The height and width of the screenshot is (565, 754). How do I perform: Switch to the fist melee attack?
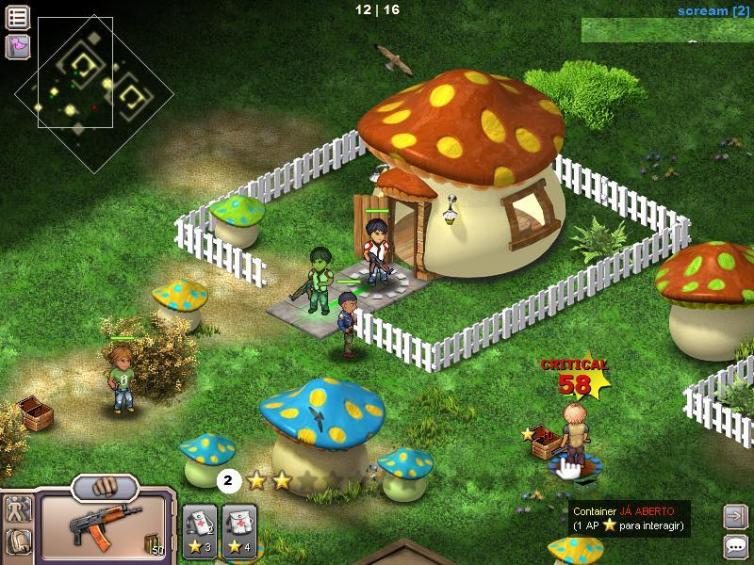point(105,487)
